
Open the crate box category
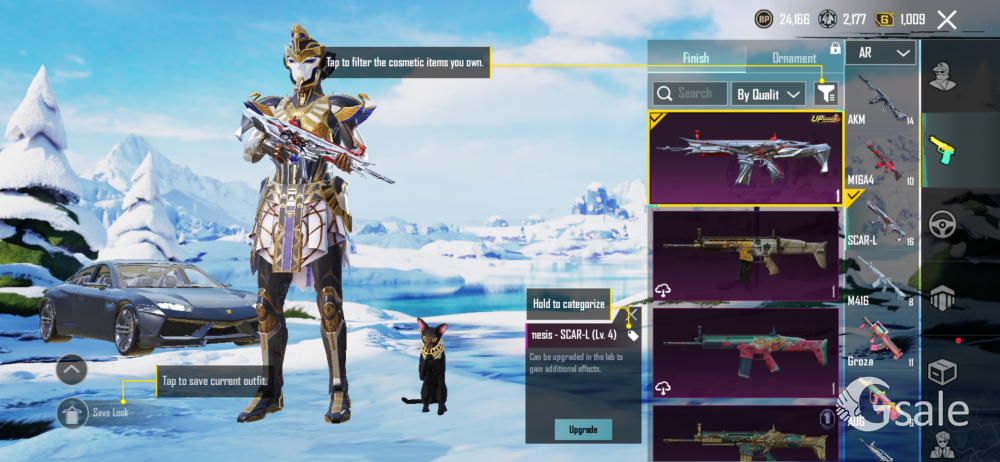(942, 372)
